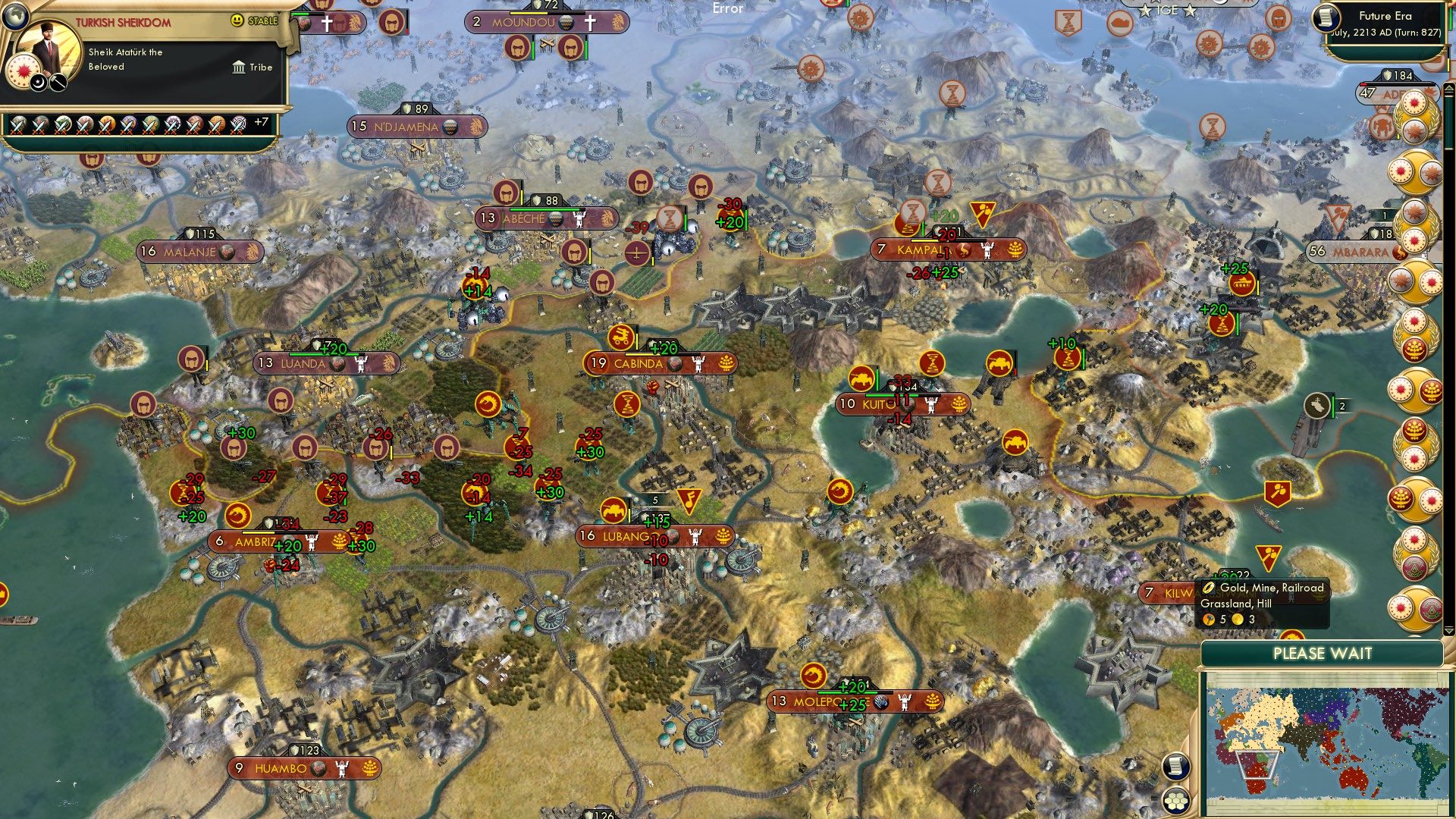Toggle strategic view with the hexagon icon

point(1175,801)
